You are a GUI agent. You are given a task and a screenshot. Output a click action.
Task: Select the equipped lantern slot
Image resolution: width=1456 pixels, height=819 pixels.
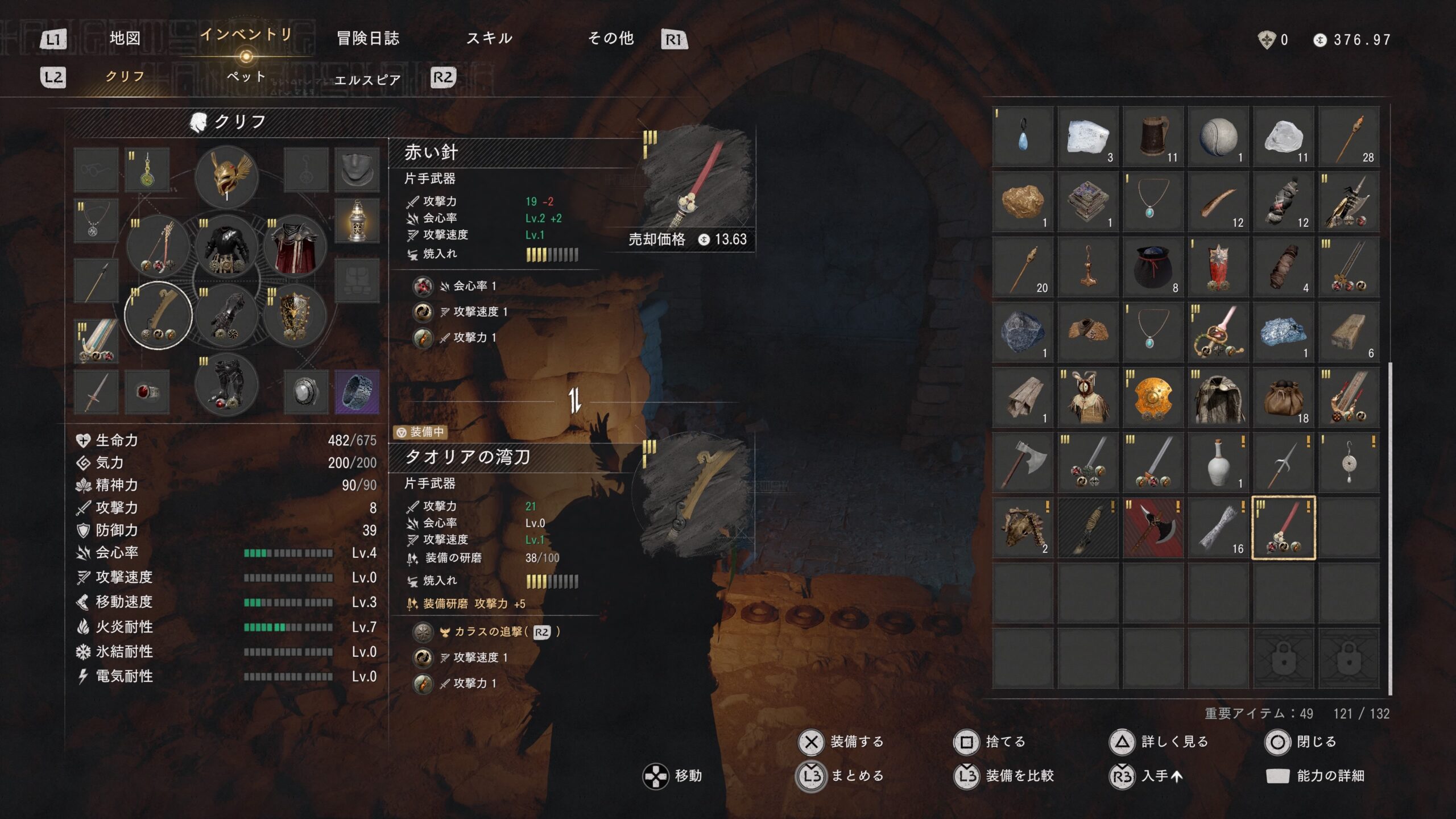(357, 221)
